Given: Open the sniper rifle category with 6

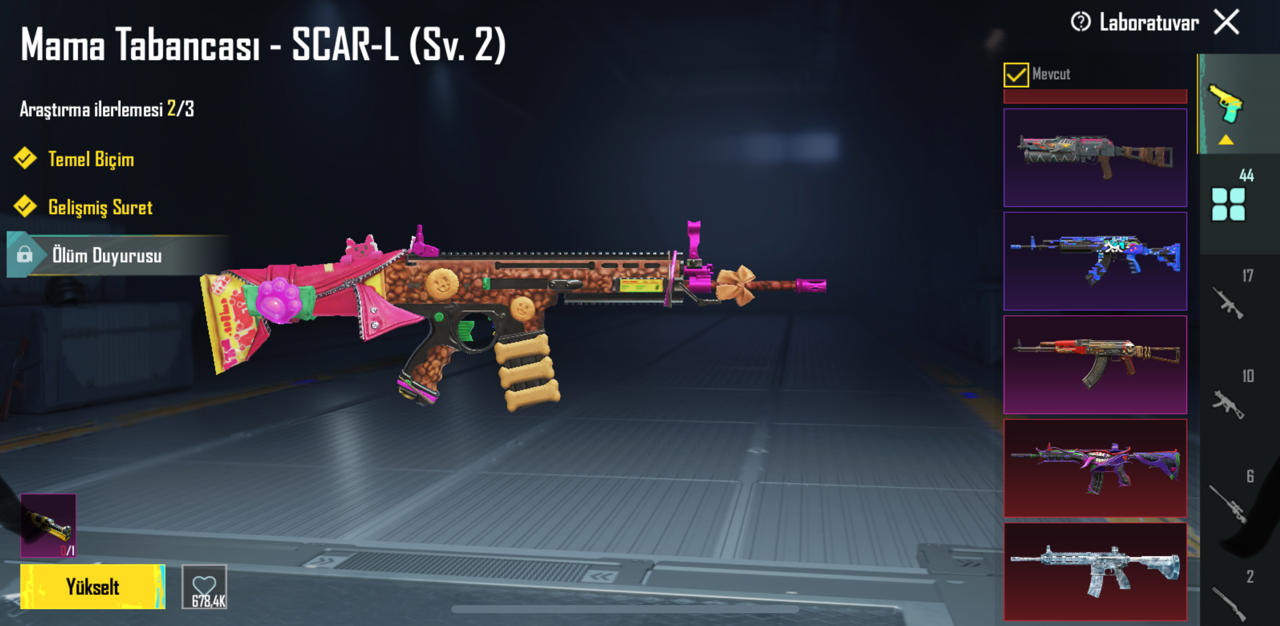Looking at the screenshot, I should 1229,498.
